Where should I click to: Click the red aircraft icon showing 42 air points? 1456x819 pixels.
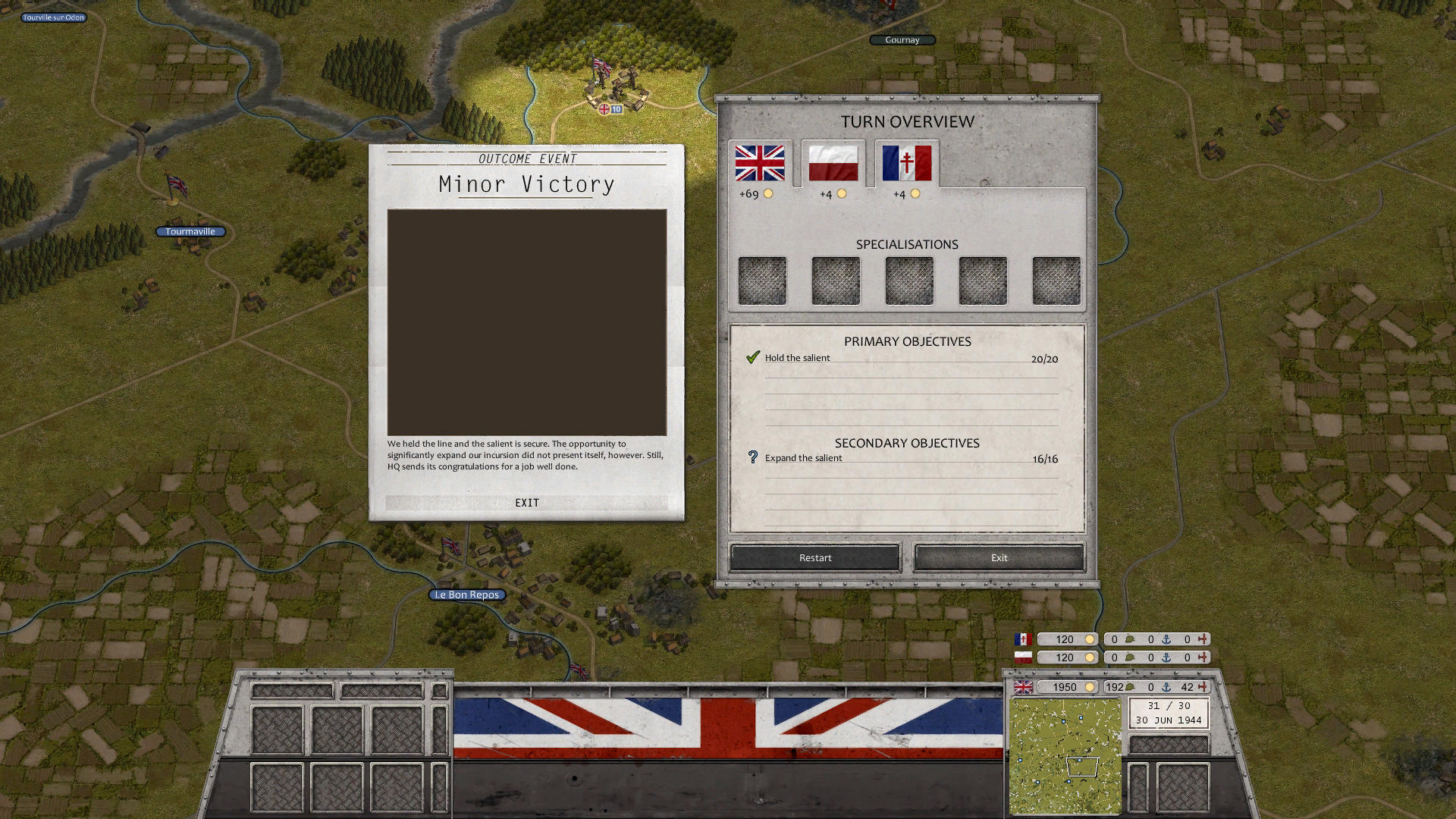click(1203, 687)
